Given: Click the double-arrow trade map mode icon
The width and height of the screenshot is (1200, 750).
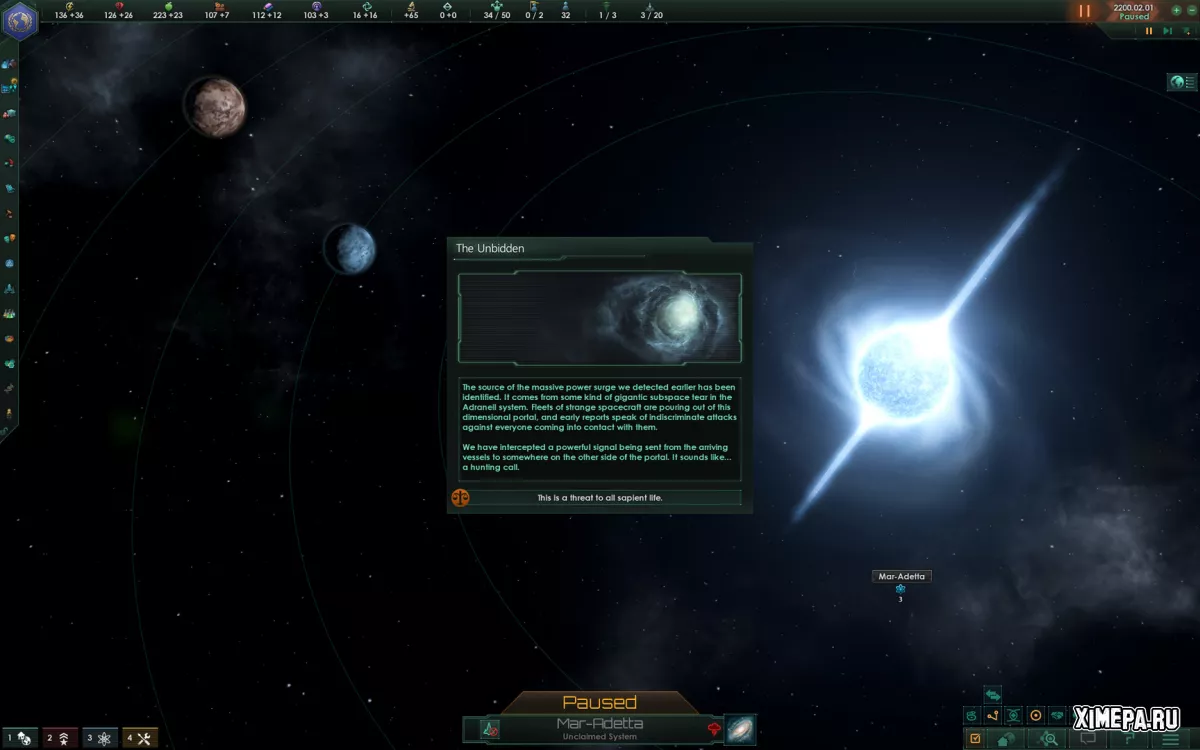Looking at the screenshot, I should click(993, 695).
